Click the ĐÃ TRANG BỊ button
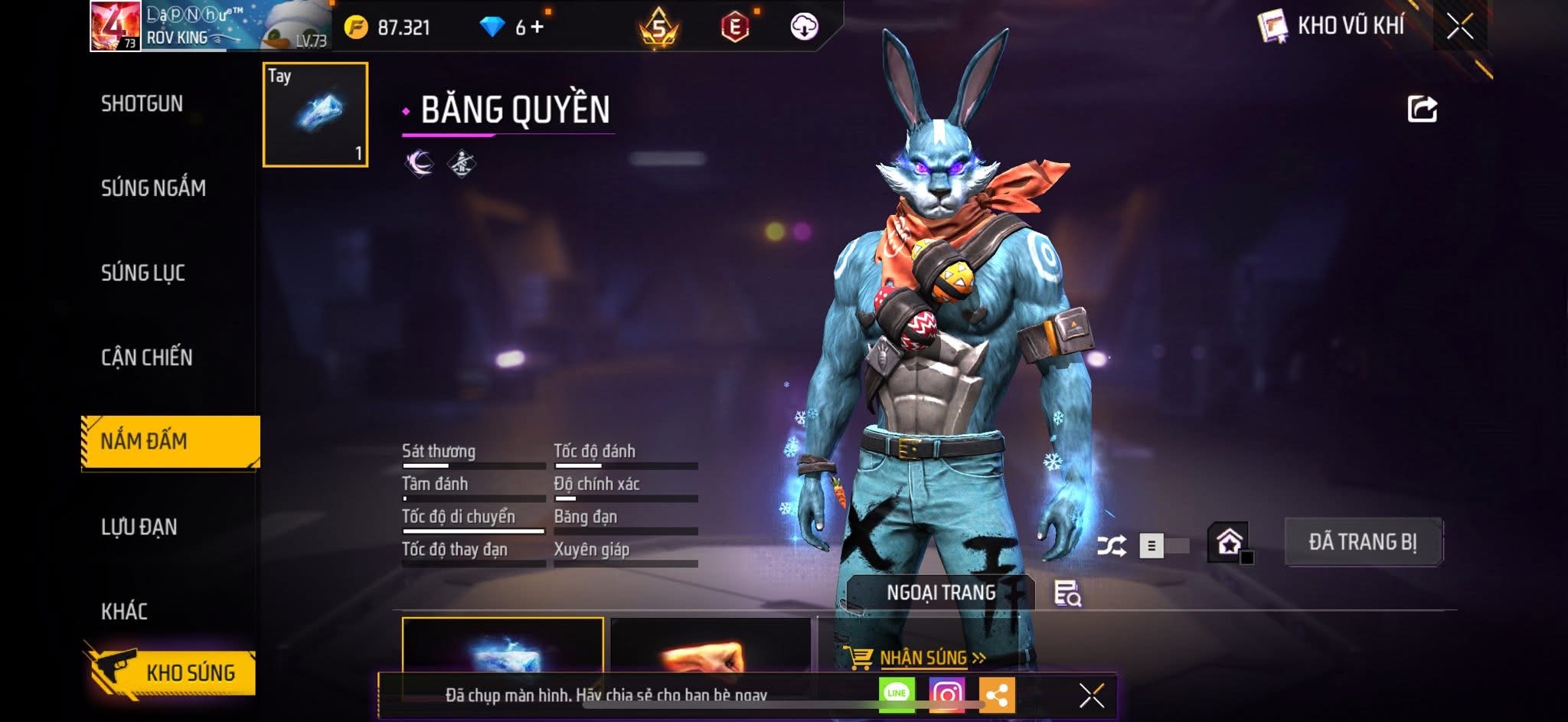 pos(1363,542)
